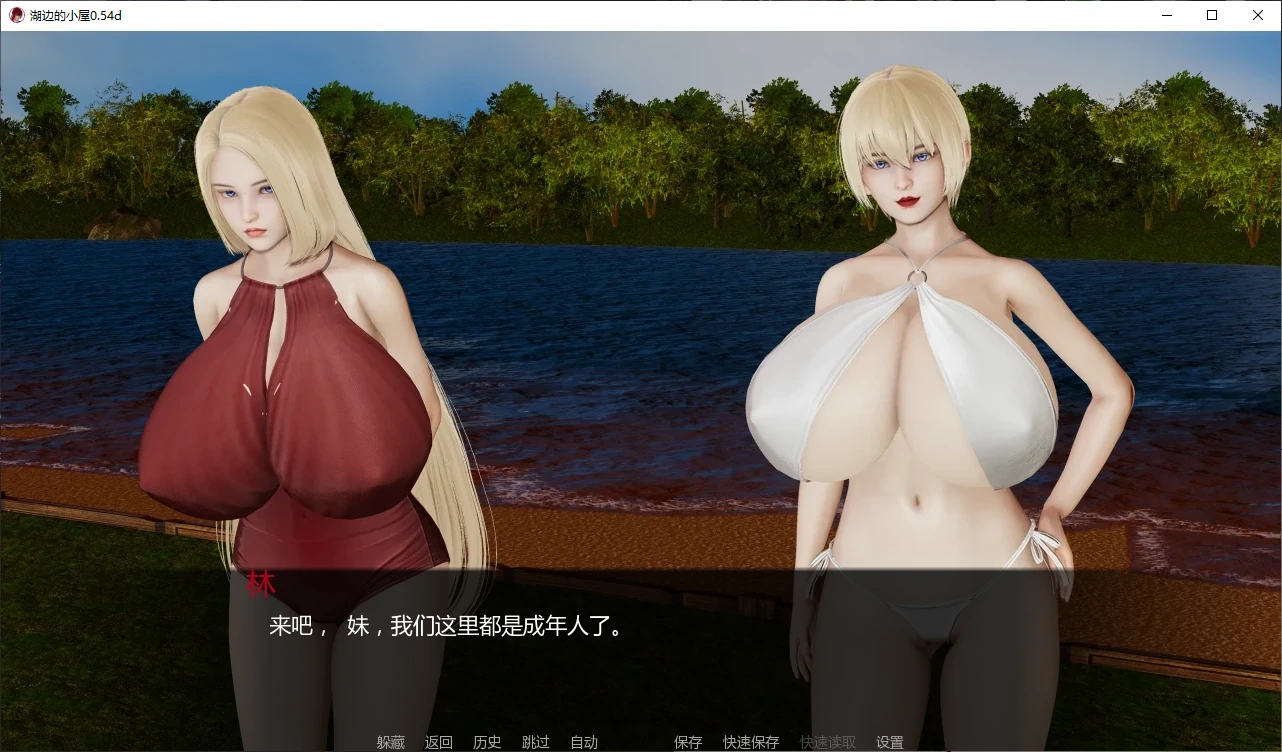The height and width of the screenshot is (752, 1282).
Task: Roll back dialogue using 返回
Action: [440, 742]
